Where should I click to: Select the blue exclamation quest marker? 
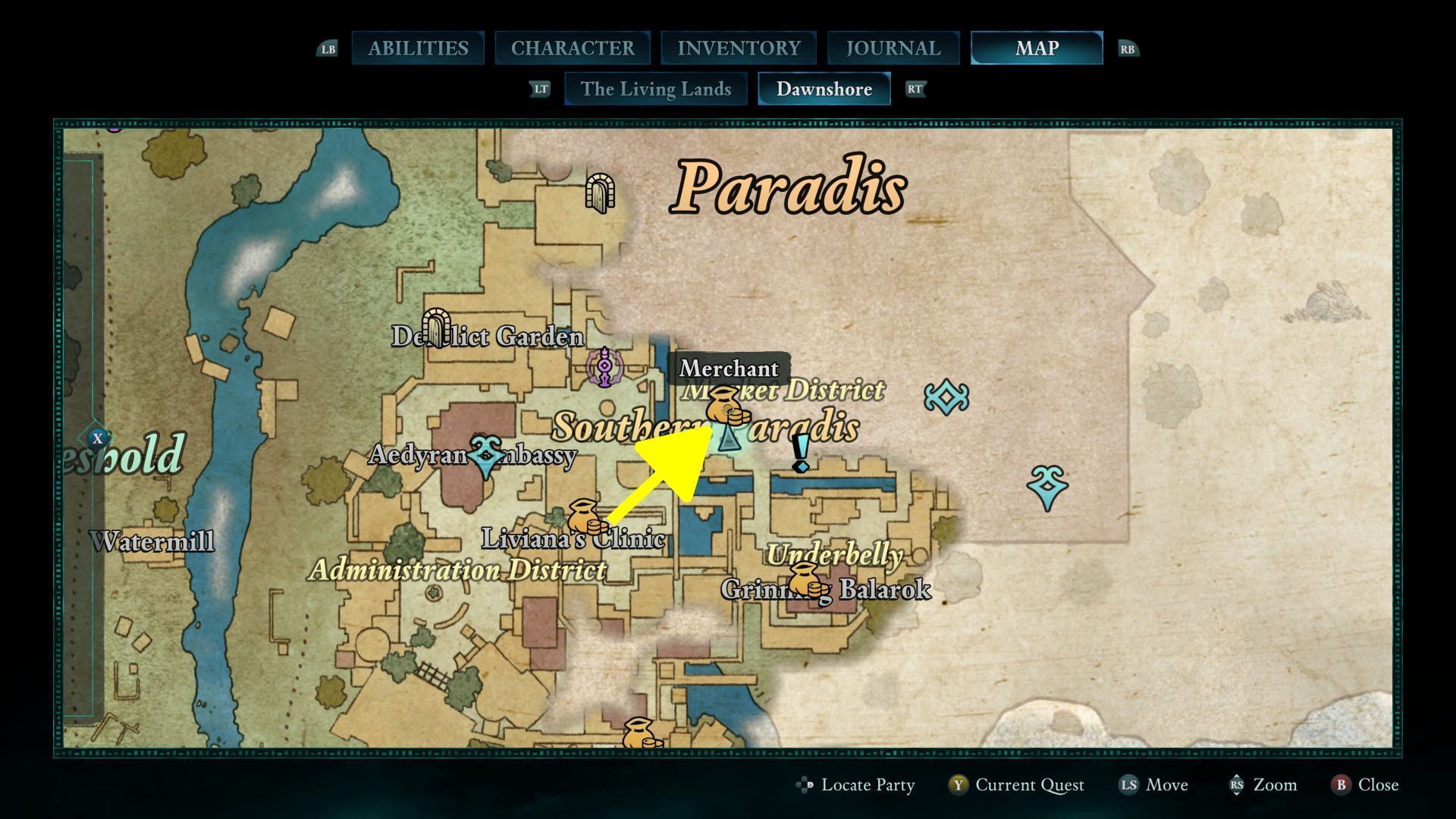801,453
